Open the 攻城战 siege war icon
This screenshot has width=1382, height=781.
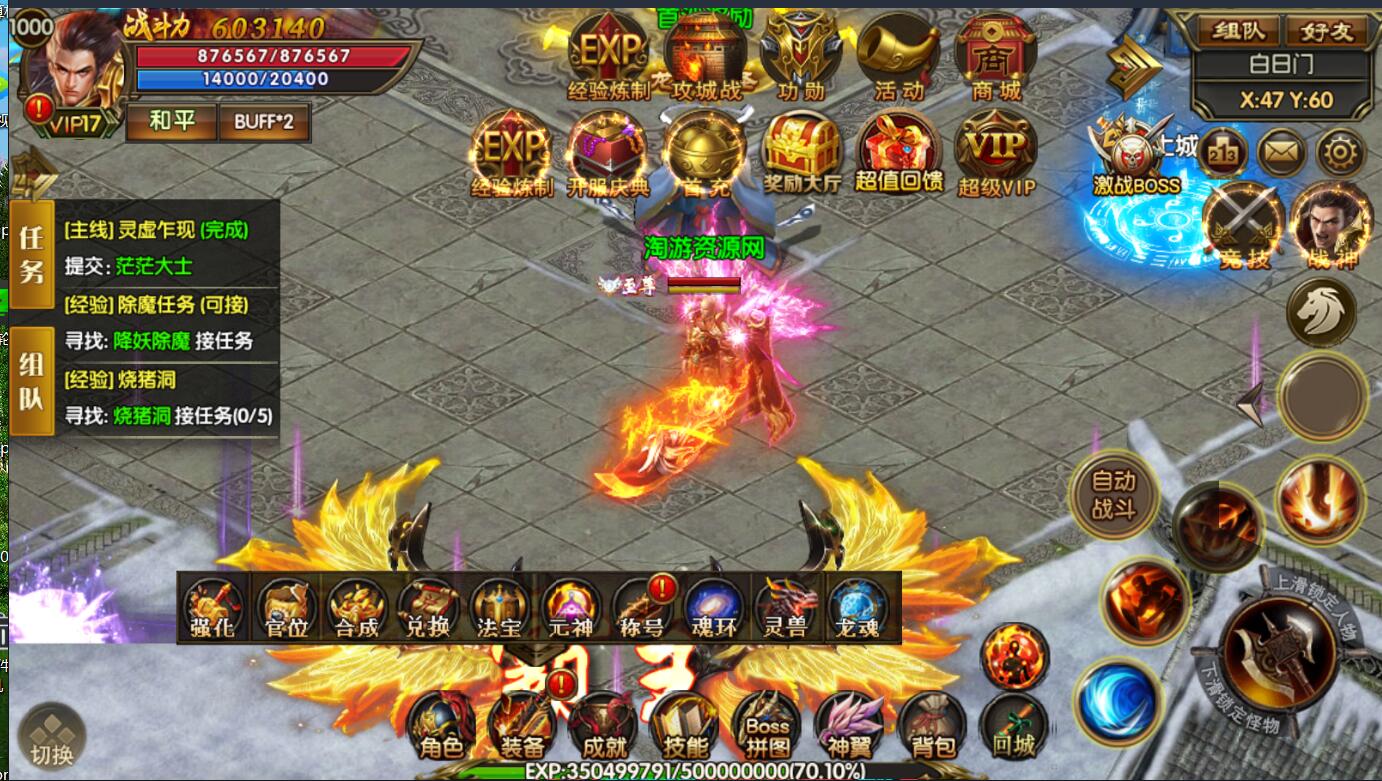point(707,55)
